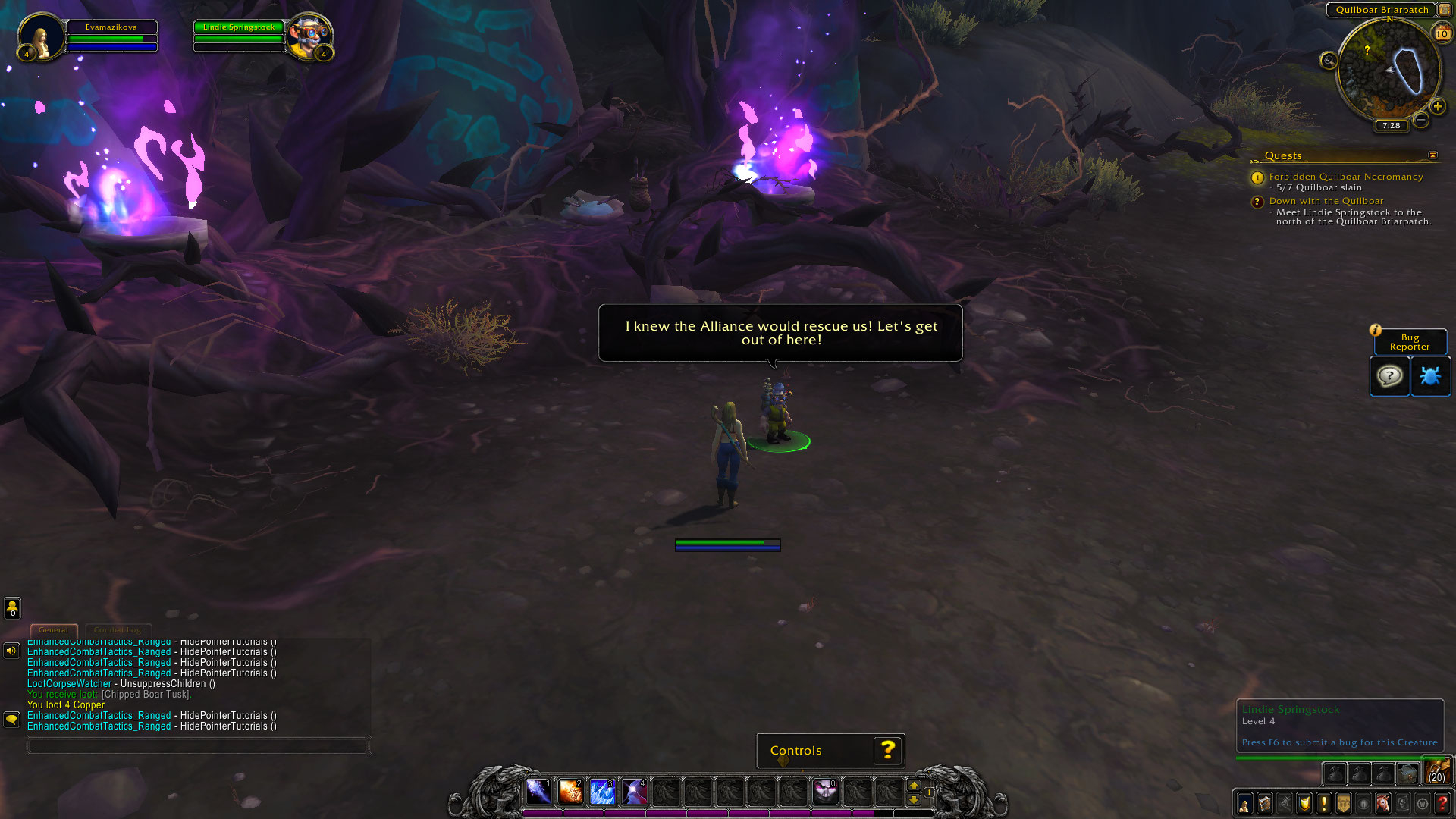This screenshot has width=1456, height=819.
Task: Activate the ice shard spell in slot 3
Action: tap(601, 792)
